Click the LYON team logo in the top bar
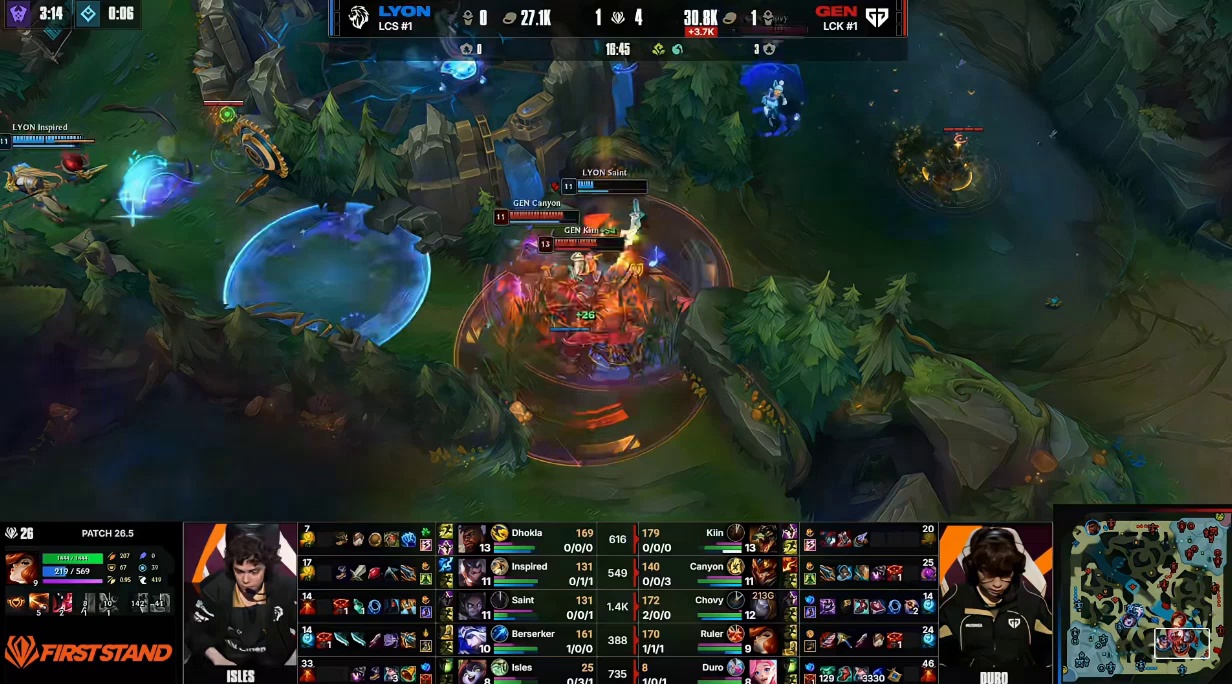This screenshot has height=684, width=1232. [358, 17]
